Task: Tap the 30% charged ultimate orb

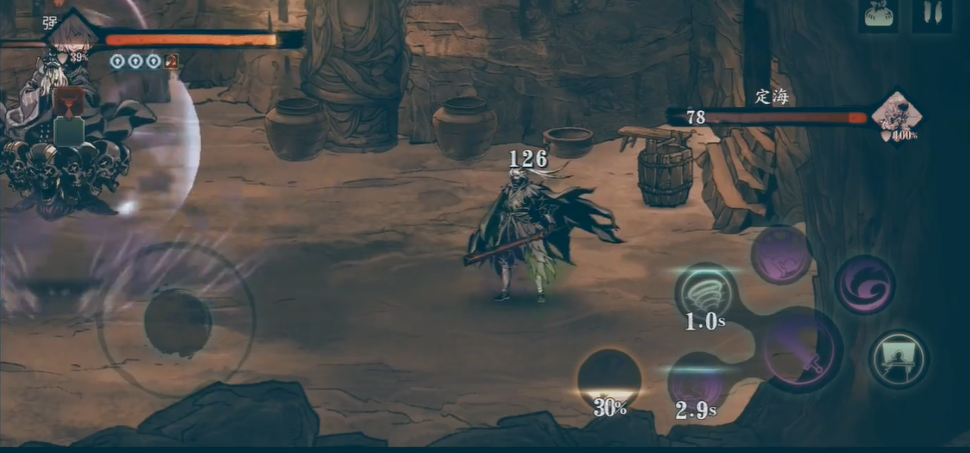Action: 609,378
